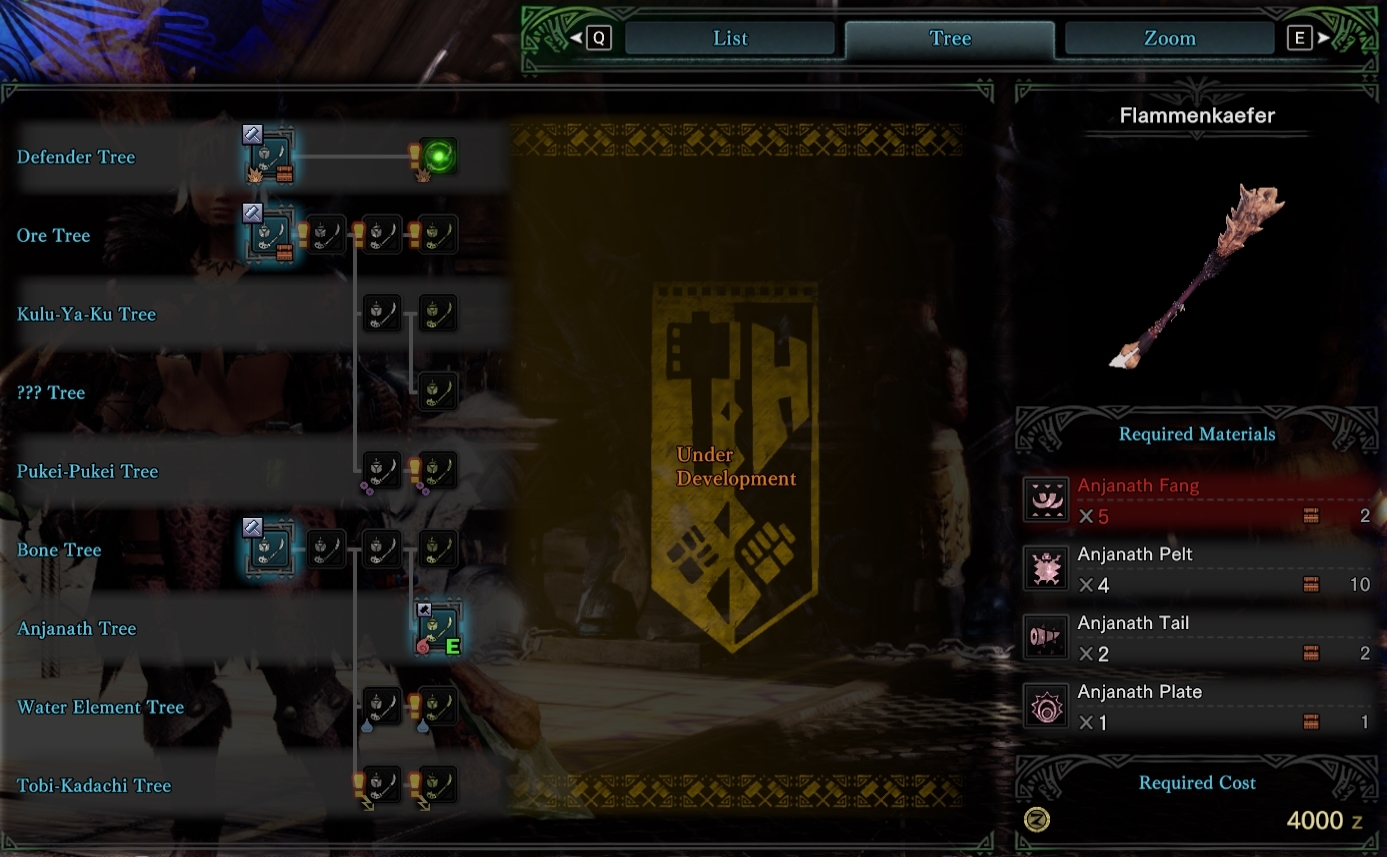Select a Water Element Tree weapon icon
The image size is (1387, 857).
tap(381, 706)
